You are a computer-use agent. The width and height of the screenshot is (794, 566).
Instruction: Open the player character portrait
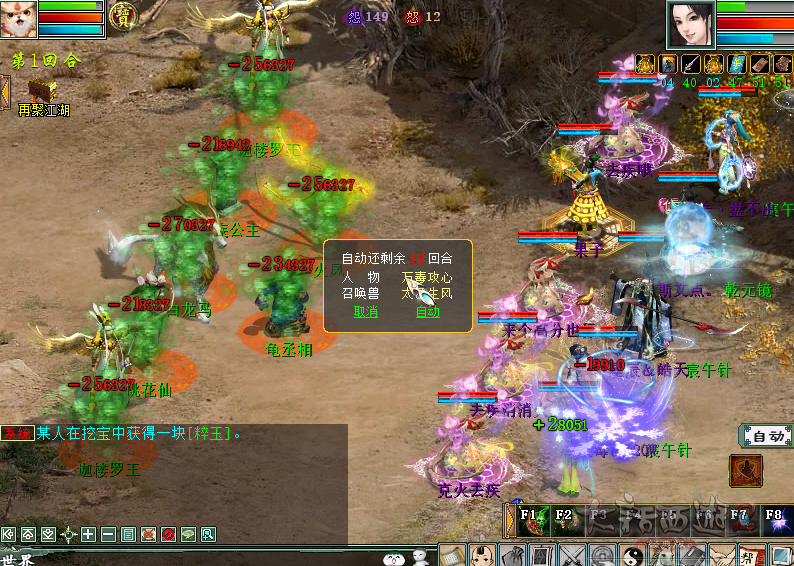point(691,24)
